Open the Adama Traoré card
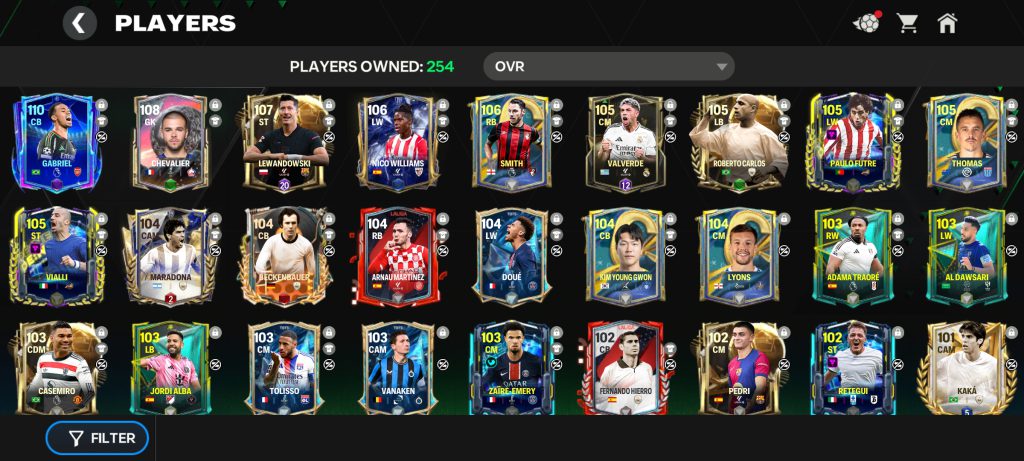Image resolution: width=1024 pixels, height=461 pixels. [853, 256]
